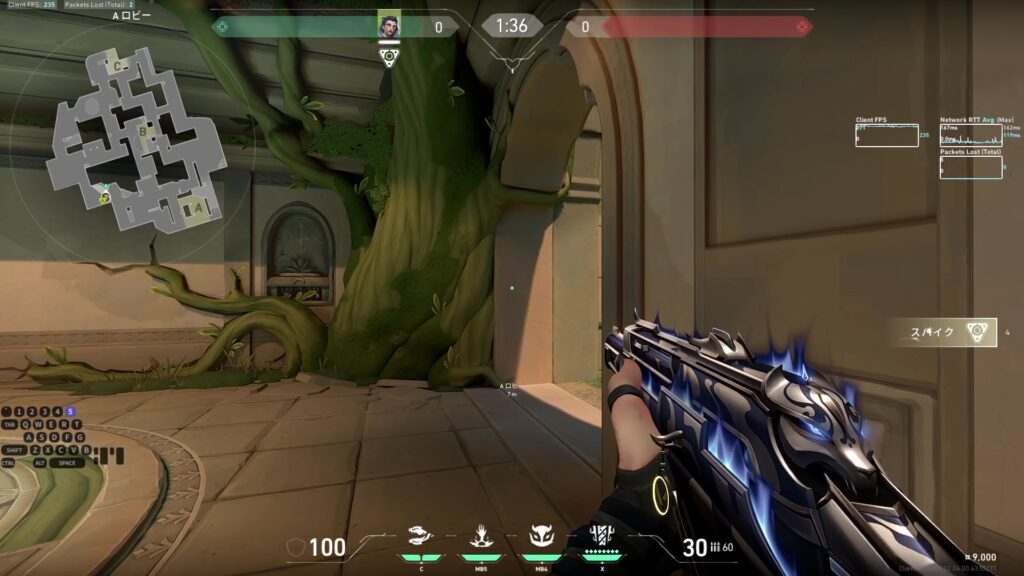Use the Seize hand ability
This screenshot has height=576, width=1024.
480,537
